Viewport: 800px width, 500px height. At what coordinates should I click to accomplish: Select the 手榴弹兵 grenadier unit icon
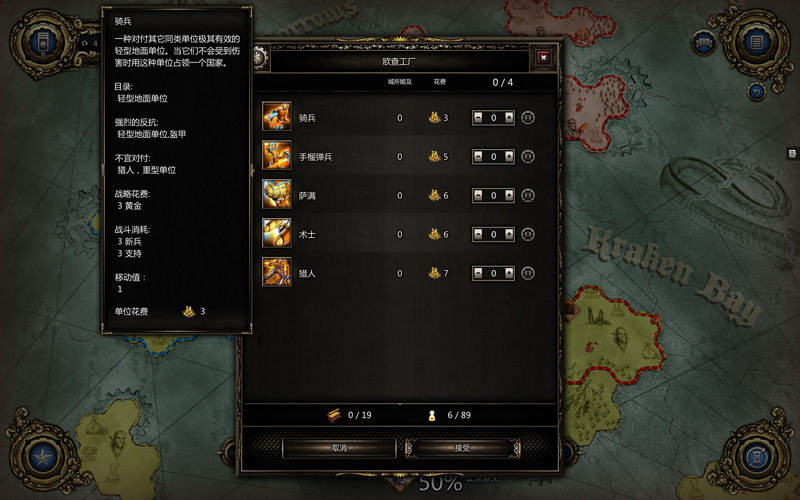click(x=277, y=156)
